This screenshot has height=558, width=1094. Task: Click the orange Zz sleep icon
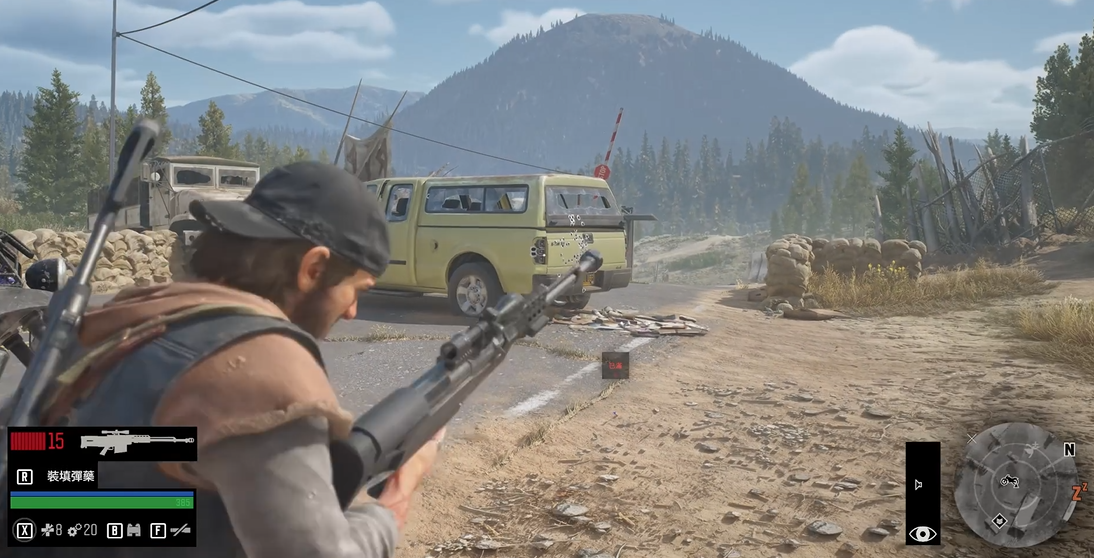(x=1079, y=492)
